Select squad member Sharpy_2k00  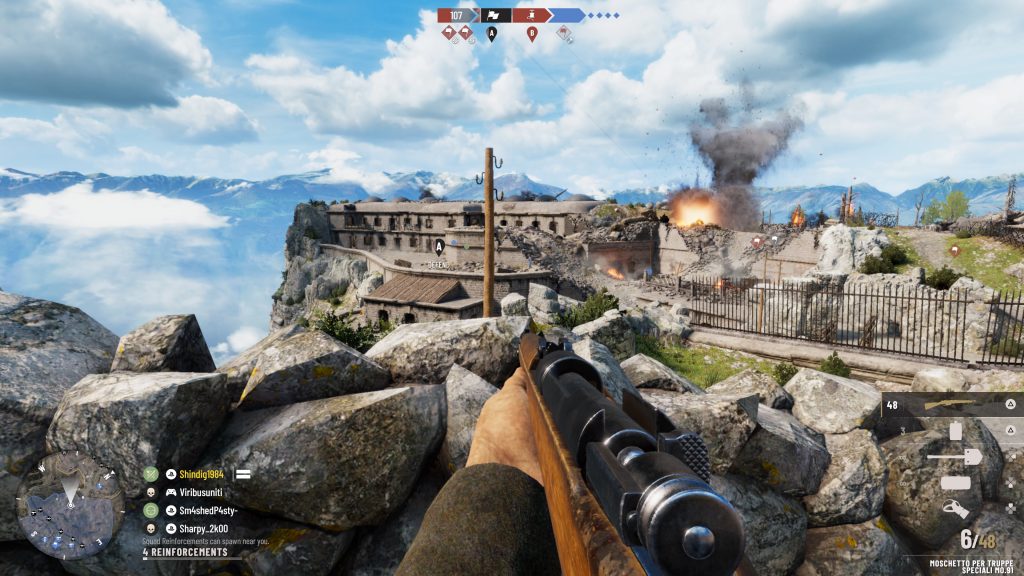[203, 528]
